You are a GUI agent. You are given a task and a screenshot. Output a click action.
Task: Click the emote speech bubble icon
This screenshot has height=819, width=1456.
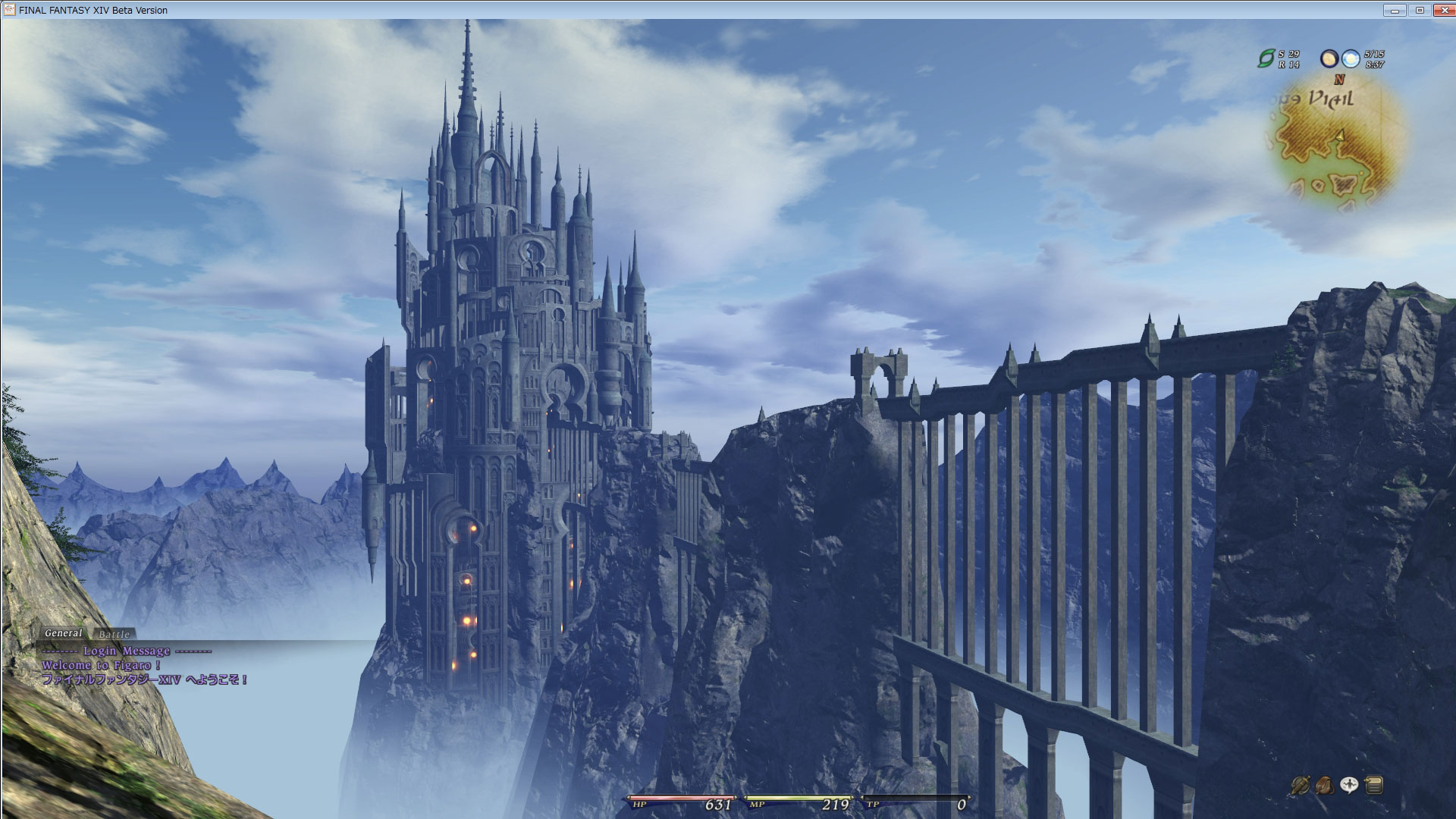click(x=1349, y=786)
